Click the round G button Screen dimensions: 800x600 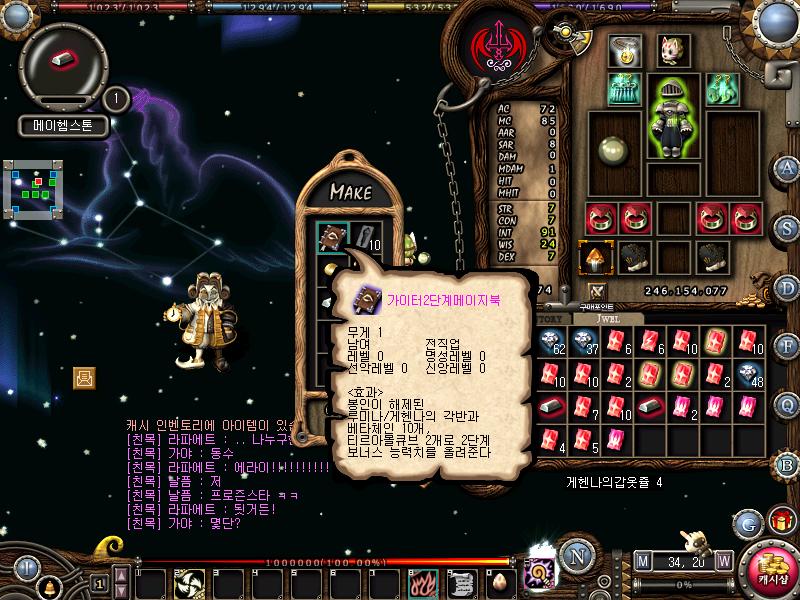[x=747, y=523]
